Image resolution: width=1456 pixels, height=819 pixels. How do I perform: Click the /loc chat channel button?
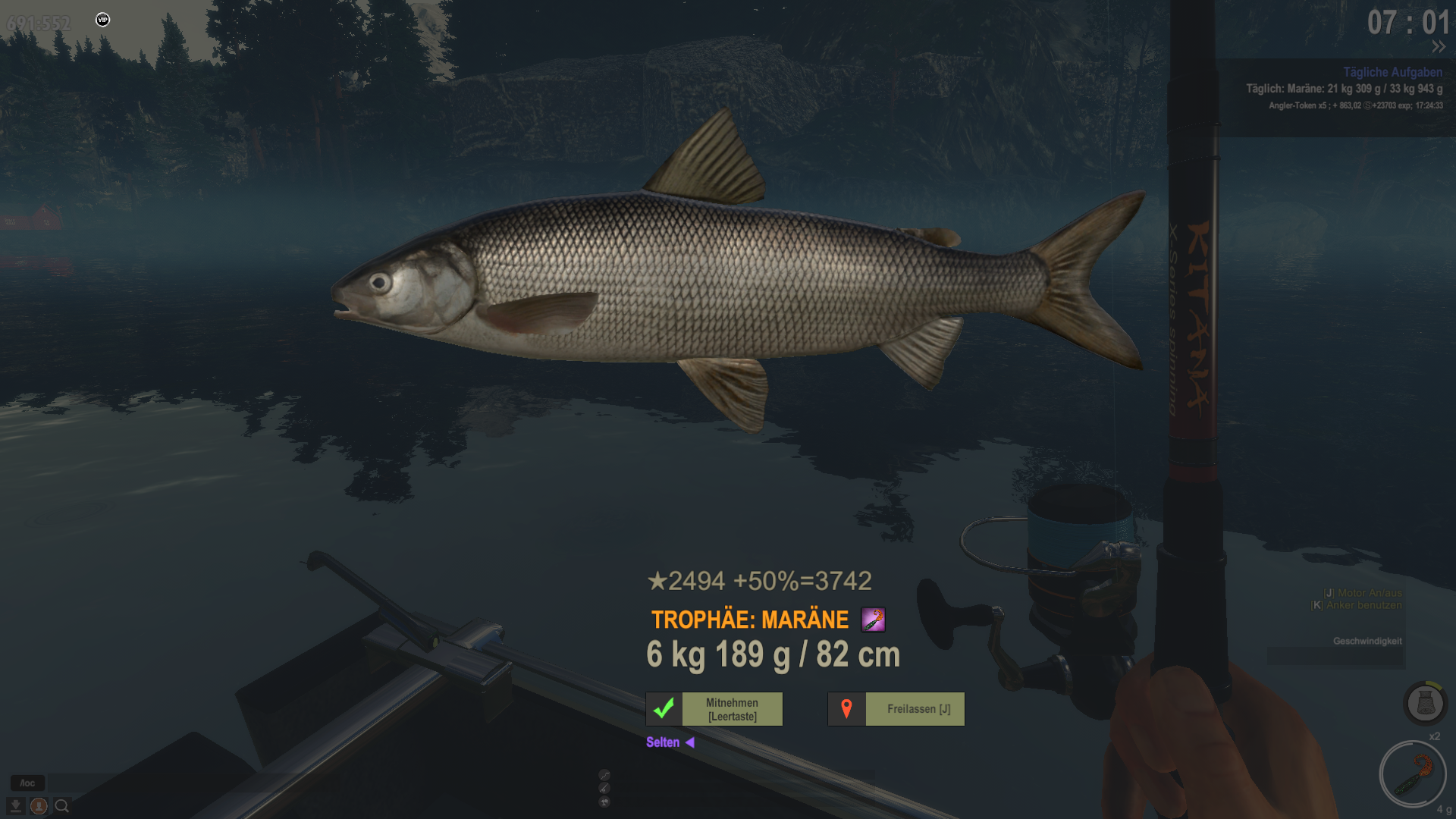point(27,783)
